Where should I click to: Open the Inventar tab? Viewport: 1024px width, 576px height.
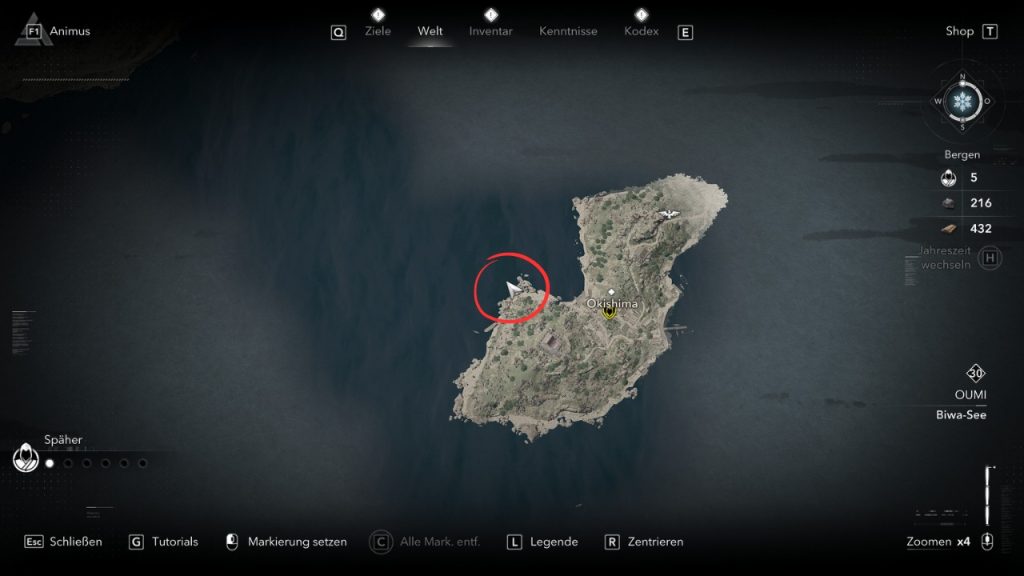490,31
